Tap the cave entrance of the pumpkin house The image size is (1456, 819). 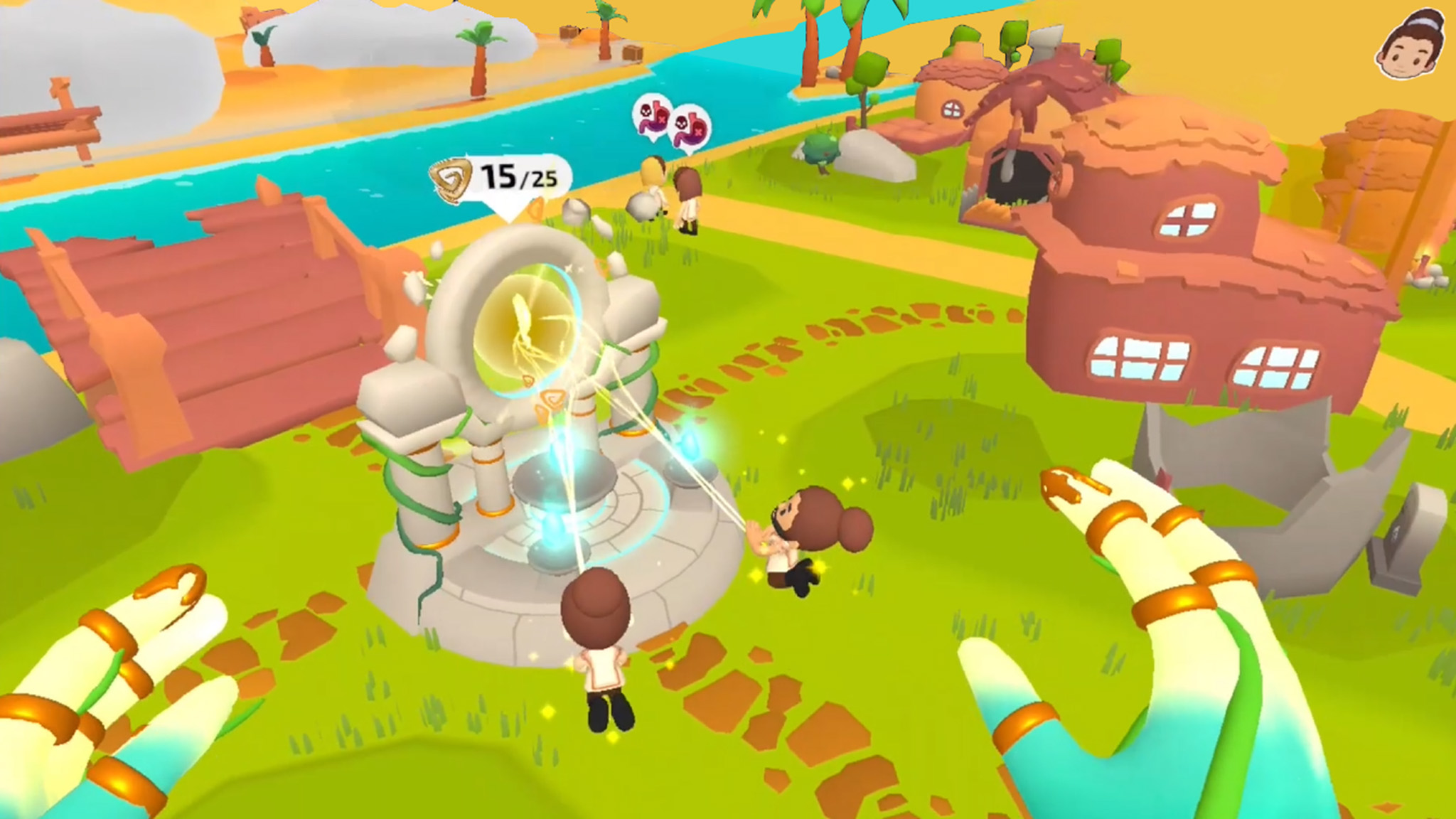tap(1017, 178)
